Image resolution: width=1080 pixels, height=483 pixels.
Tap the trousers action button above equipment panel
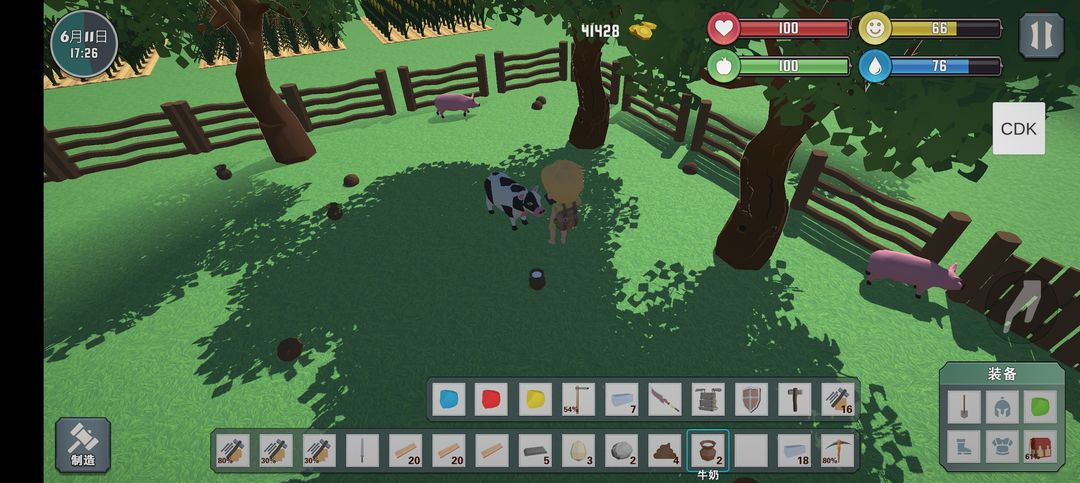[1021, 303]
